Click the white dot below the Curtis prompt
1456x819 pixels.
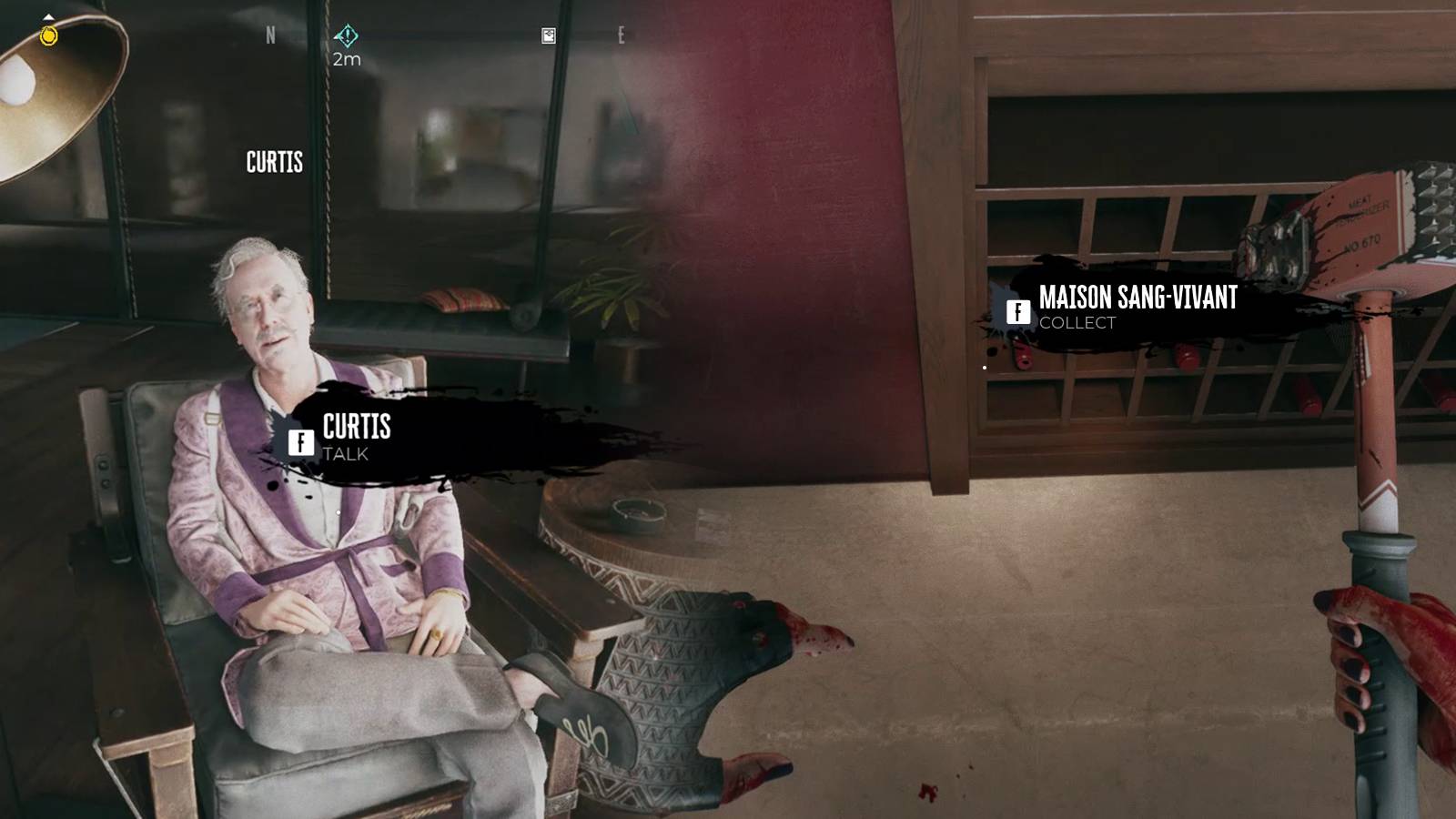338,512
